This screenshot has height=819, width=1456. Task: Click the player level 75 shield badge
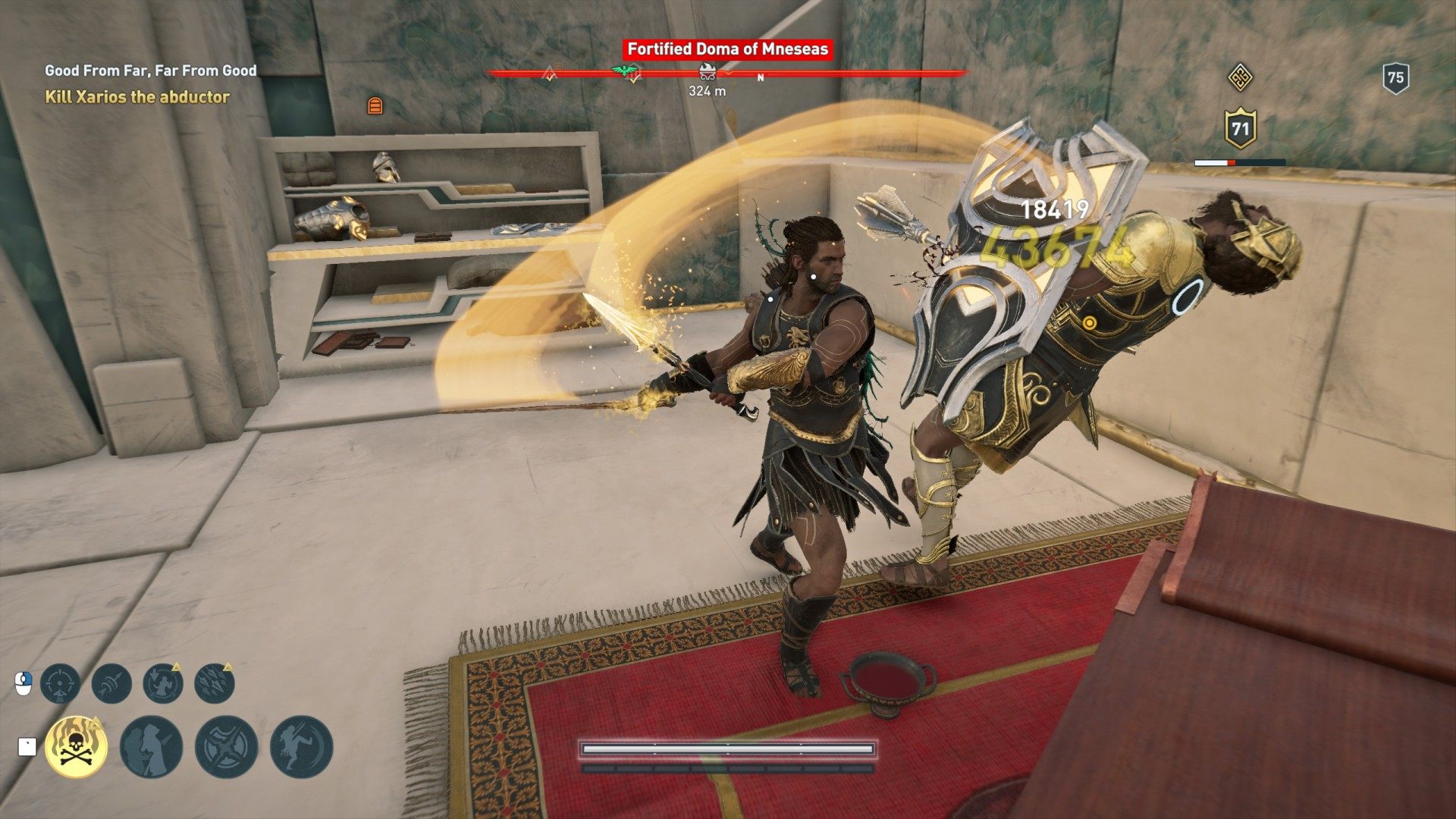tap(1395, 77)
